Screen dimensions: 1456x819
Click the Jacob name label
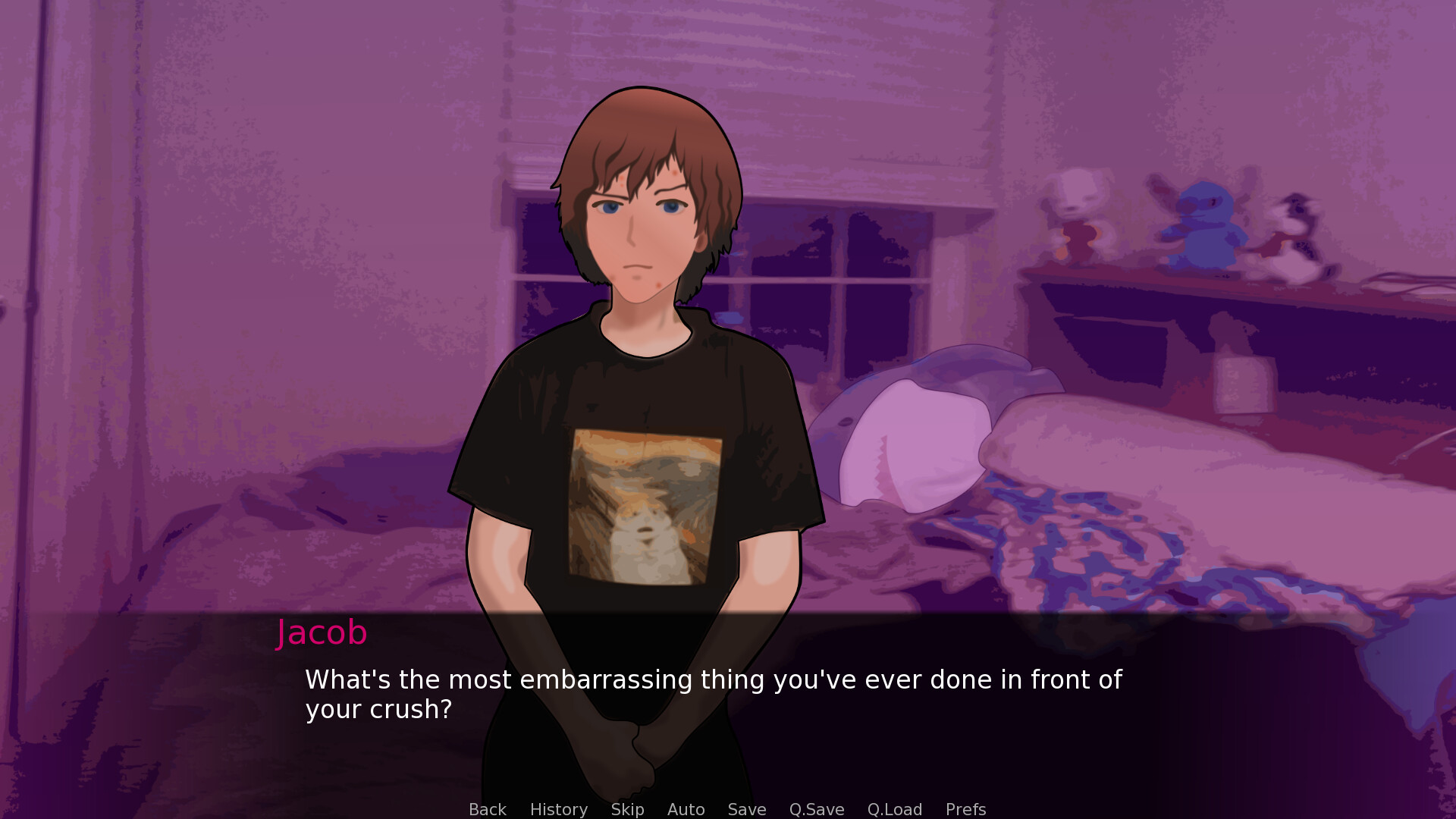click(x=322, y=632)
